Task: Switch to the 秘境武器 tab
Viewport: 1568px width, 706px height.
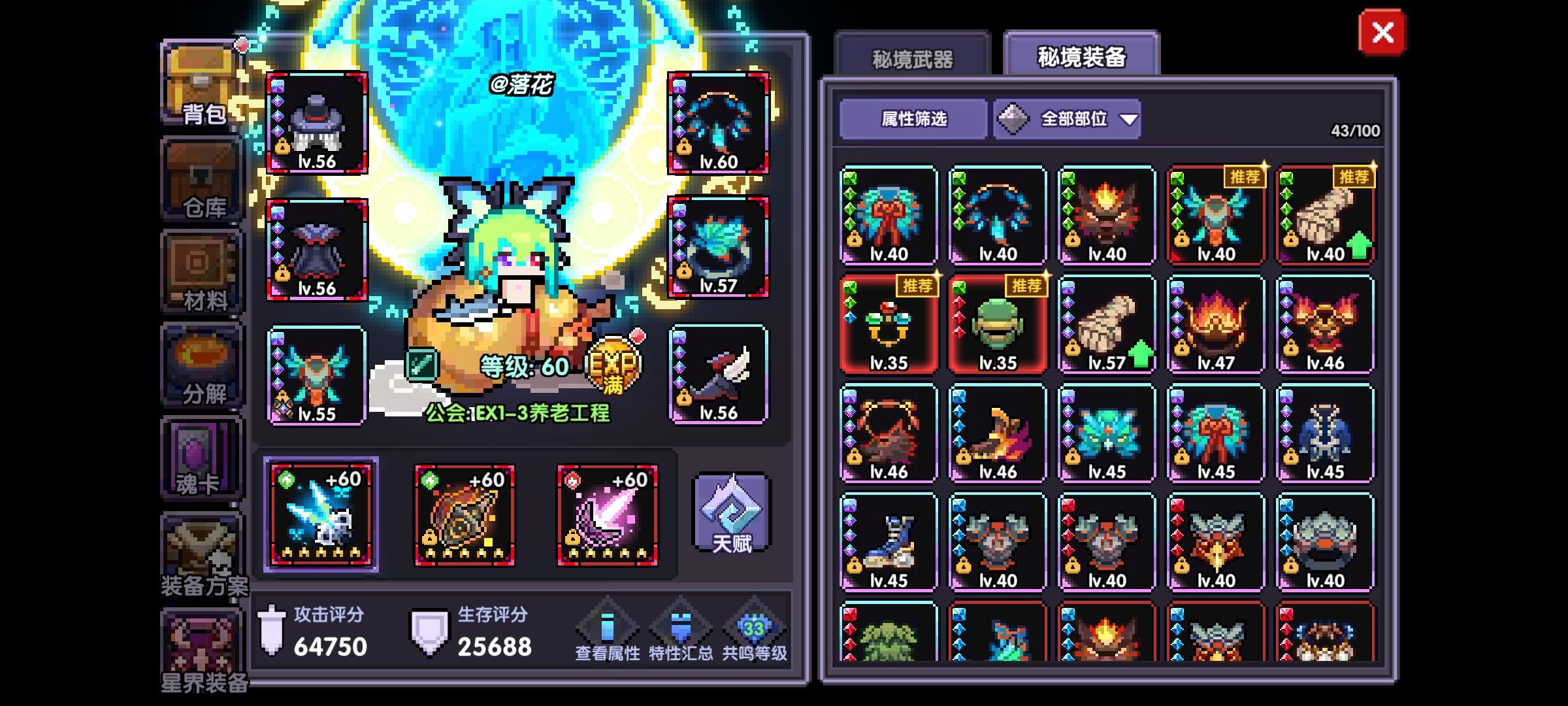Action: pos(915,58)
